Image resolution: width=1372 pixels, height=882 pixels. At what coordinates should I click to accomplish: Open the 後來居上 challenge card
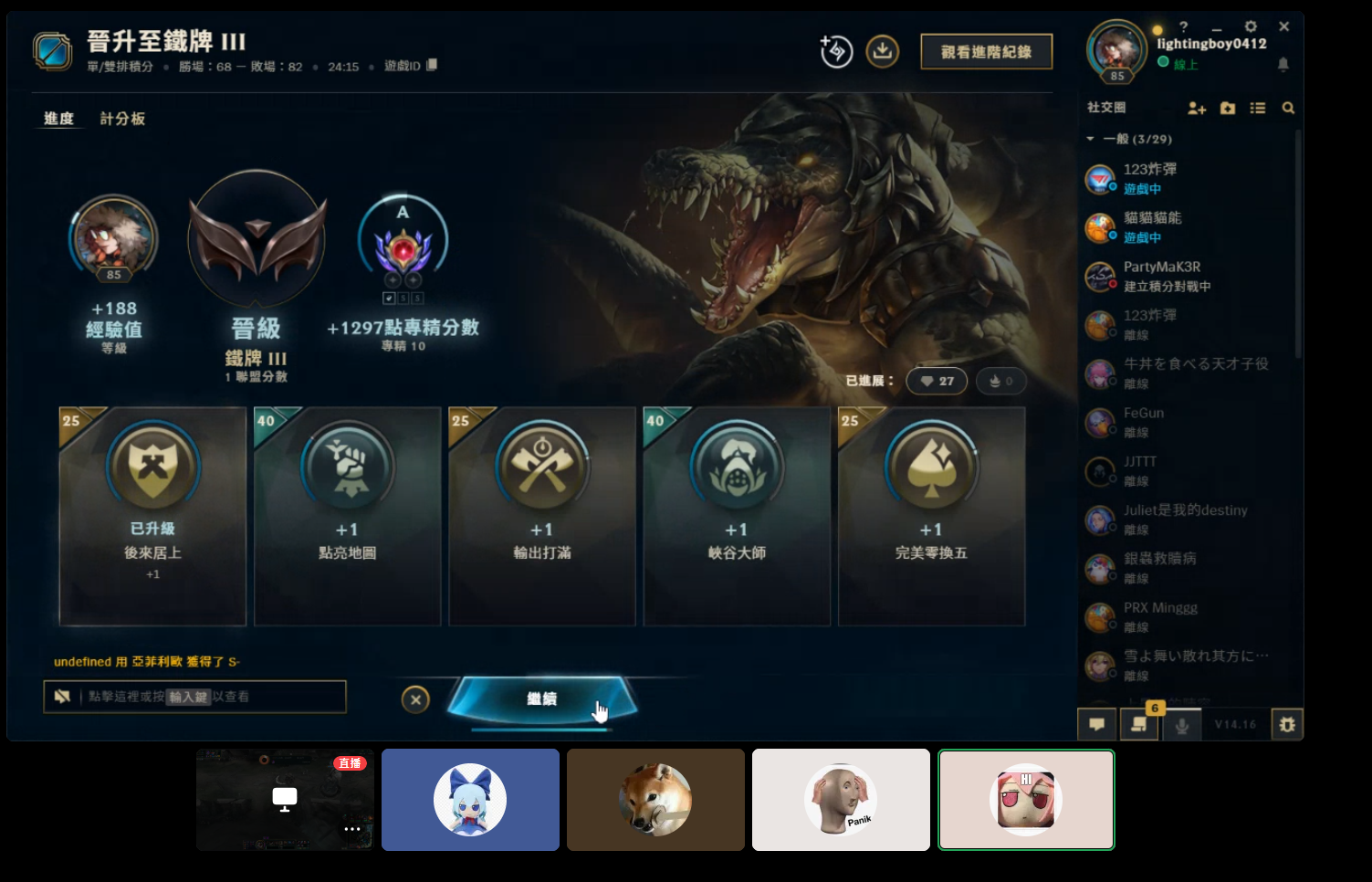point(152,516)
